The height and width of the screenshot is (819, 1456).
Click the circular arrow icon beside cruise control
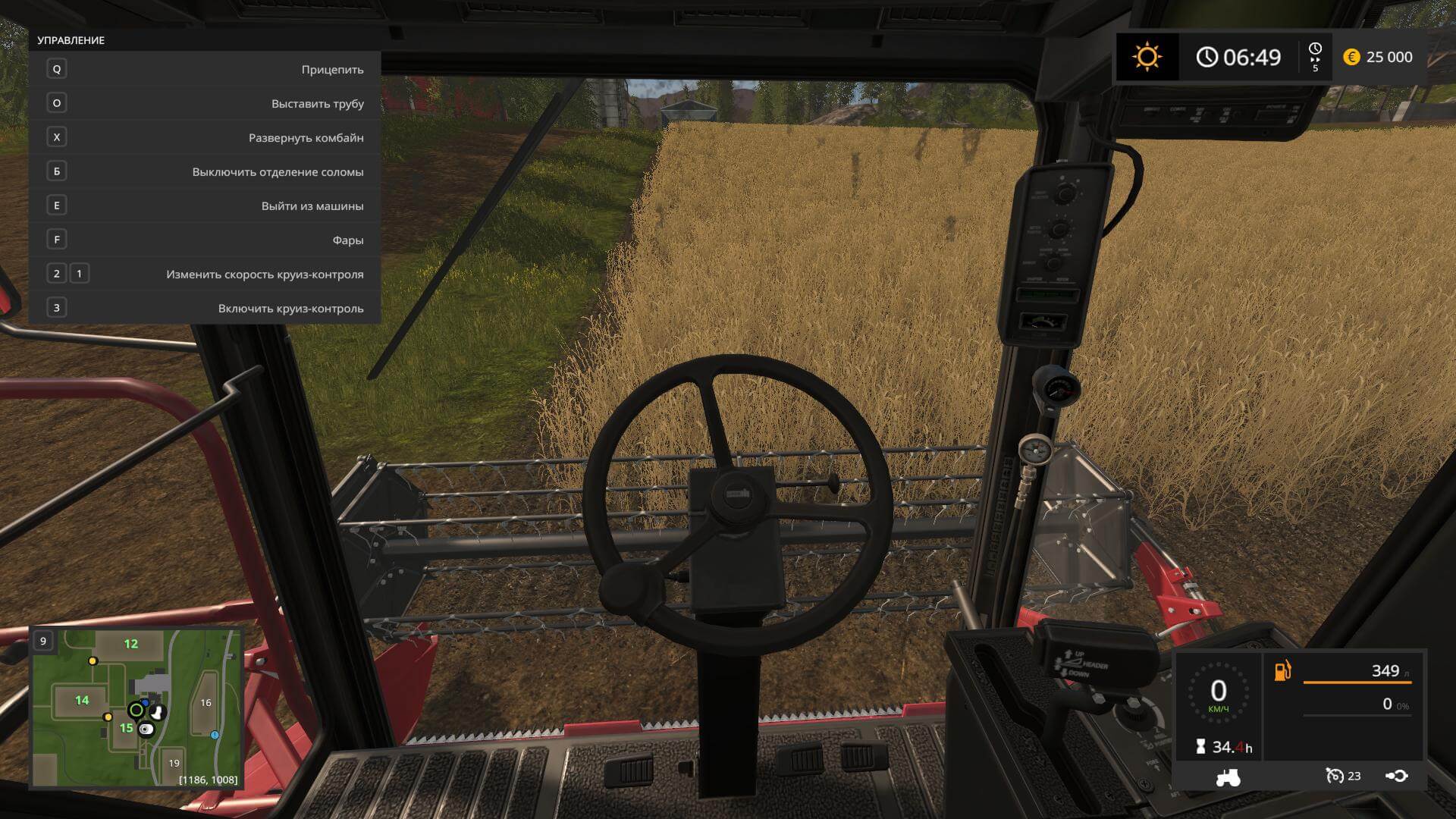pos(1397,776)
